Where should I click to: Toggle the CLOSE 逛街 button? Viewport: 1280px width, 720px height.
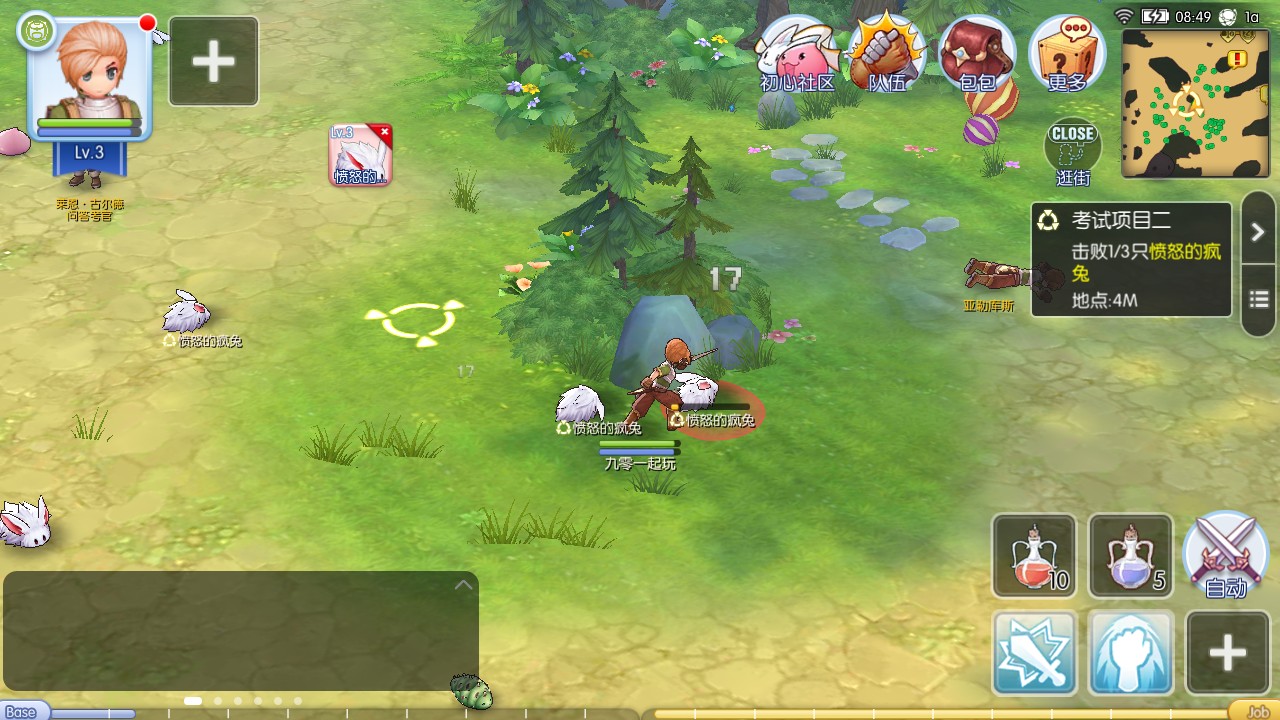1073,150
